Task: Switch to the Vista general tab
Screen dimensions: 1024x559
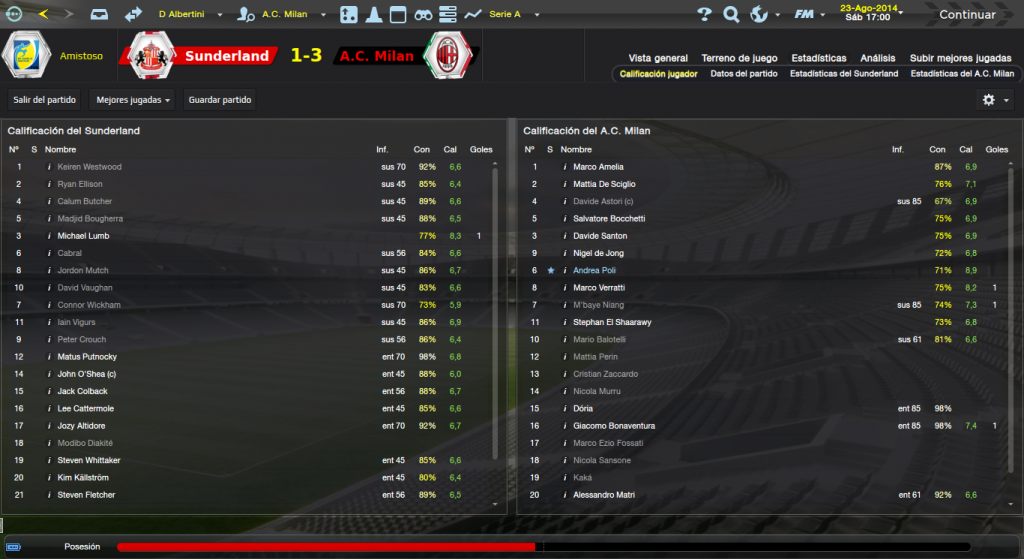Action: tap(658, 58)
